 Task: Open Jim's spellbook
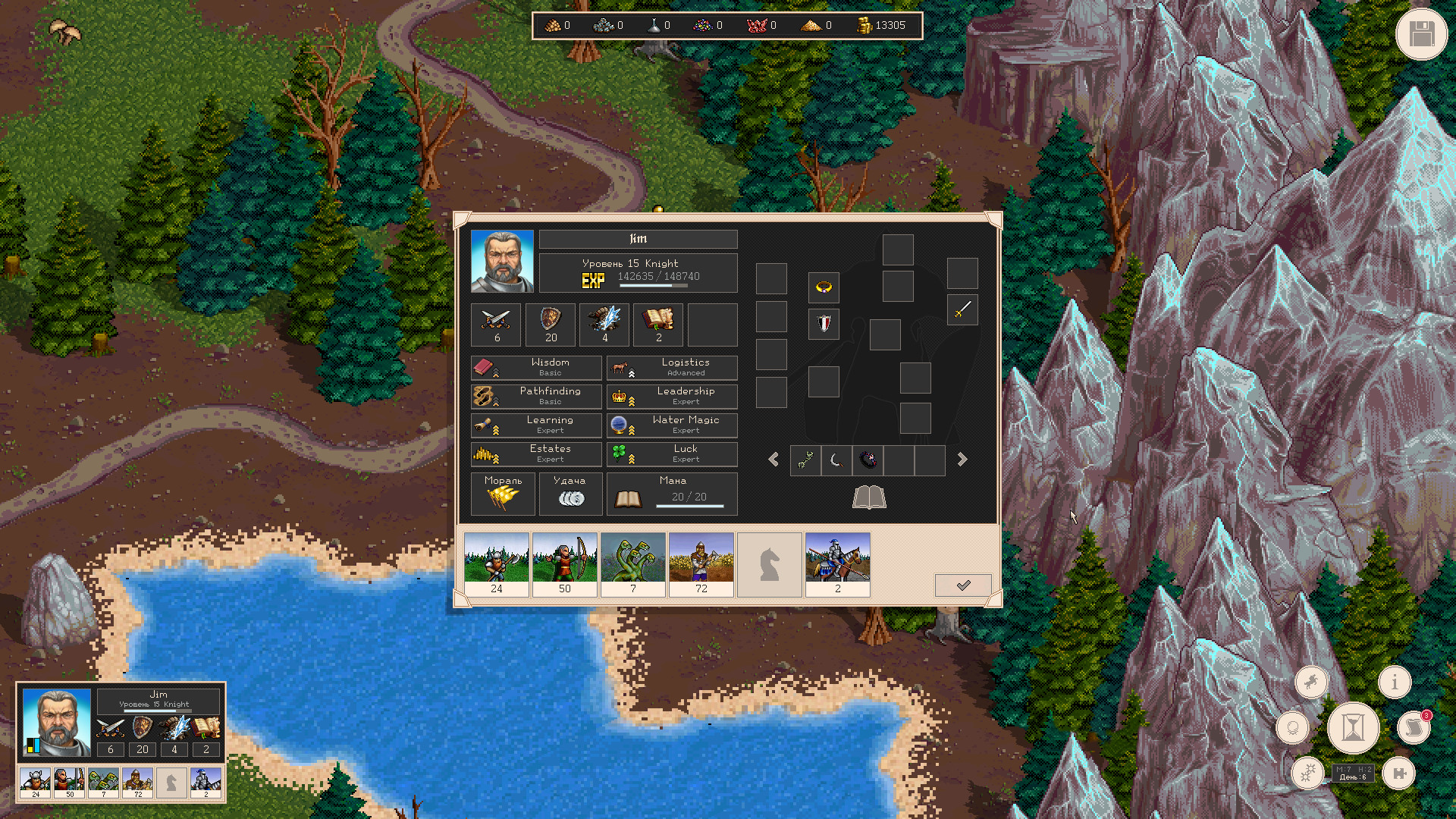[x=869, y=498]
